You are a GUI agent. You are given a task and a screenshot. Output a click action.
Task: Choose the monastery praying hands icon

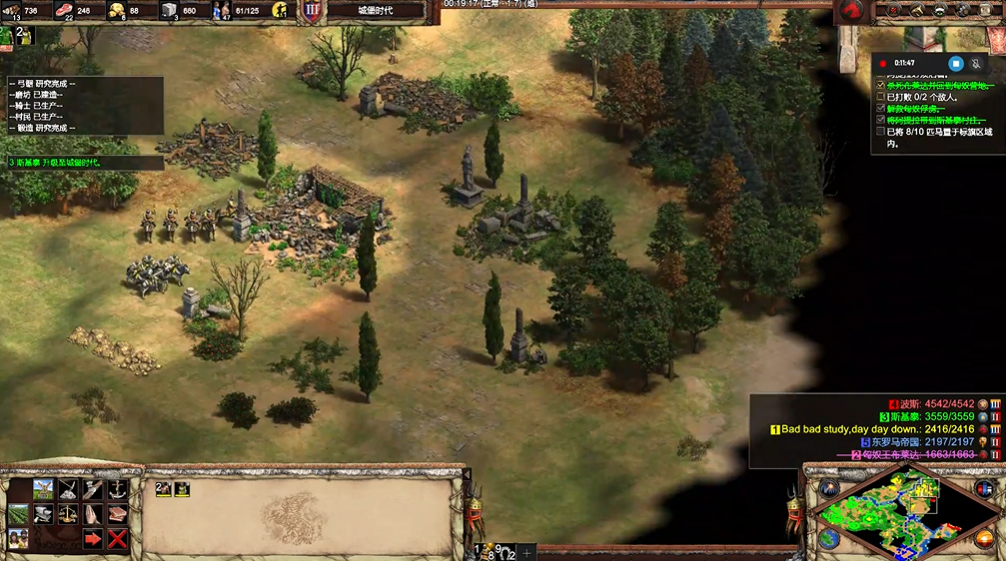92,514
